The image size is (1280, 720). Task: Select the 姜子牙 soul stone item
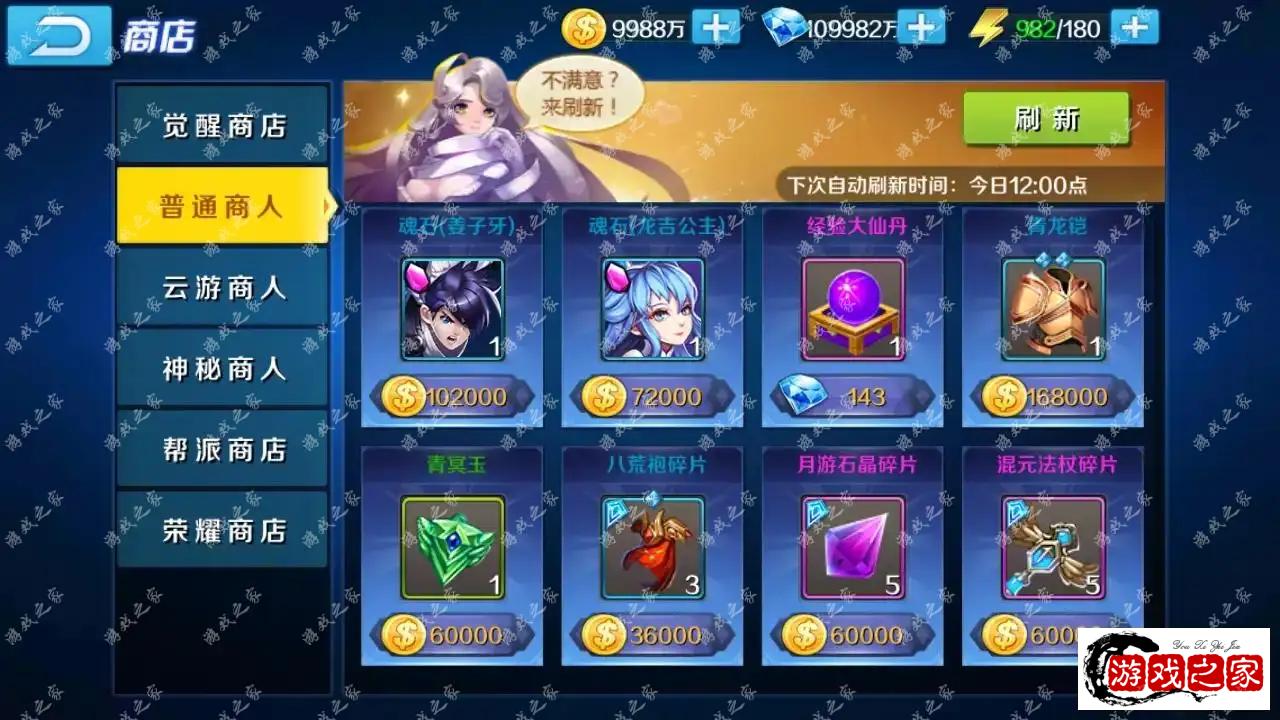[x=452, y=309]
